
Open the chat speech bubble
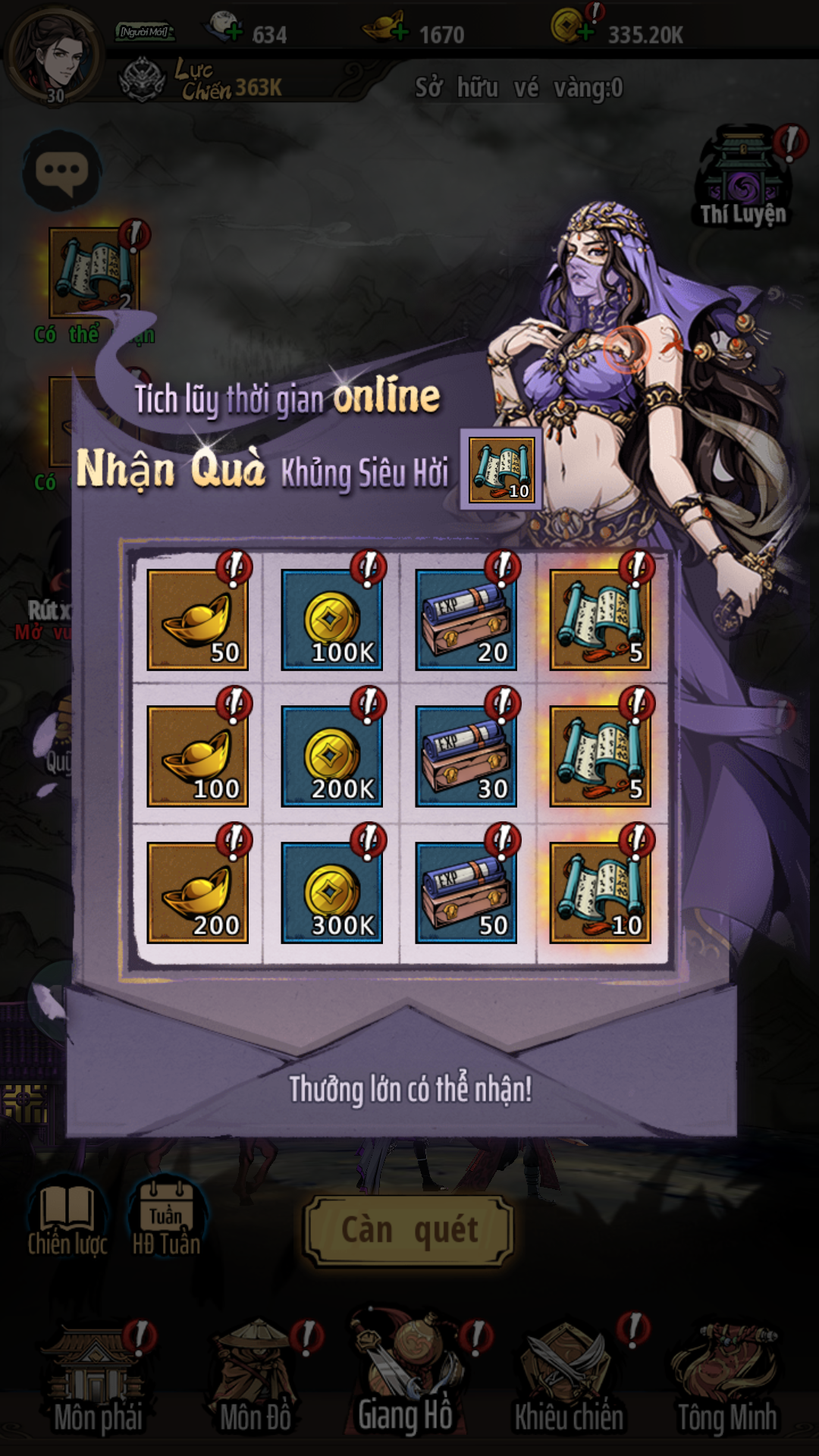[62, 171]
